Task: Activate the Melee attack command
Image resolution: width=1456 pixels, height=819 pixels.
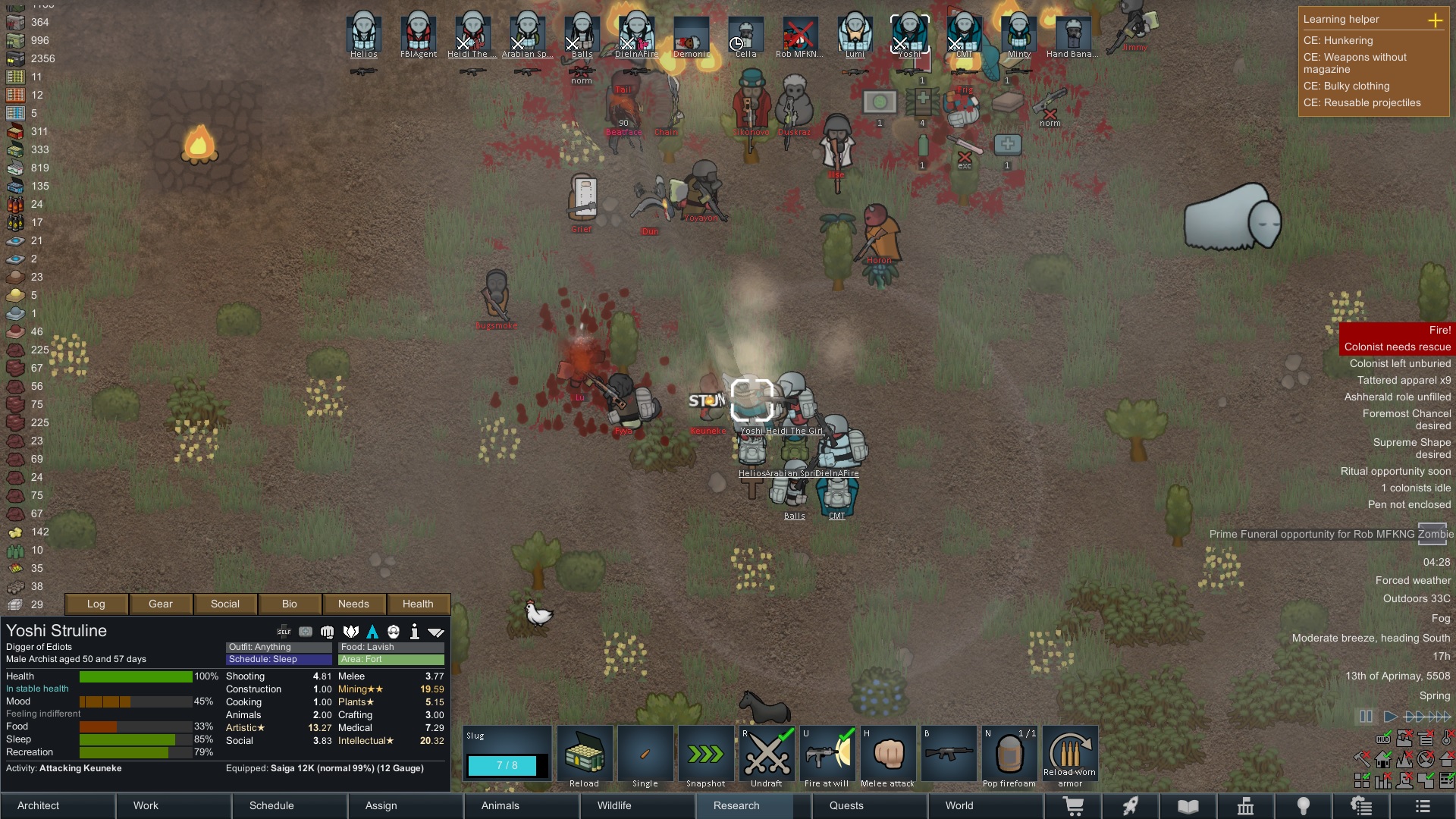Action: click(x=888, y=755)
